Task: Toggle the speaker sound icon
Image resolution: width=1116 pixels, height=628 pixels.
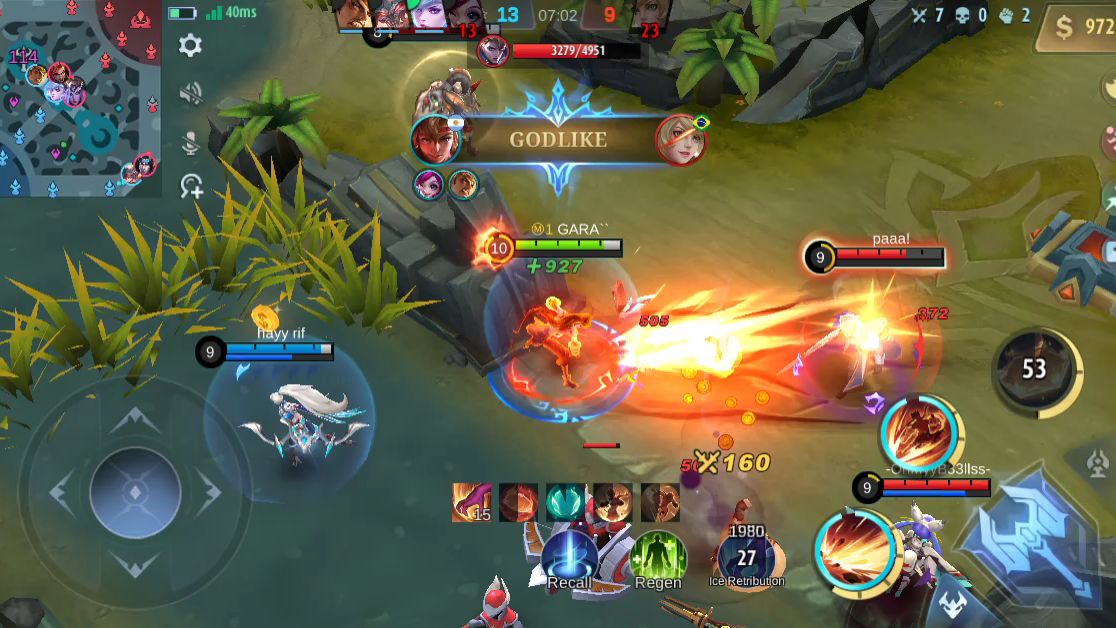Action: [190, 94]
